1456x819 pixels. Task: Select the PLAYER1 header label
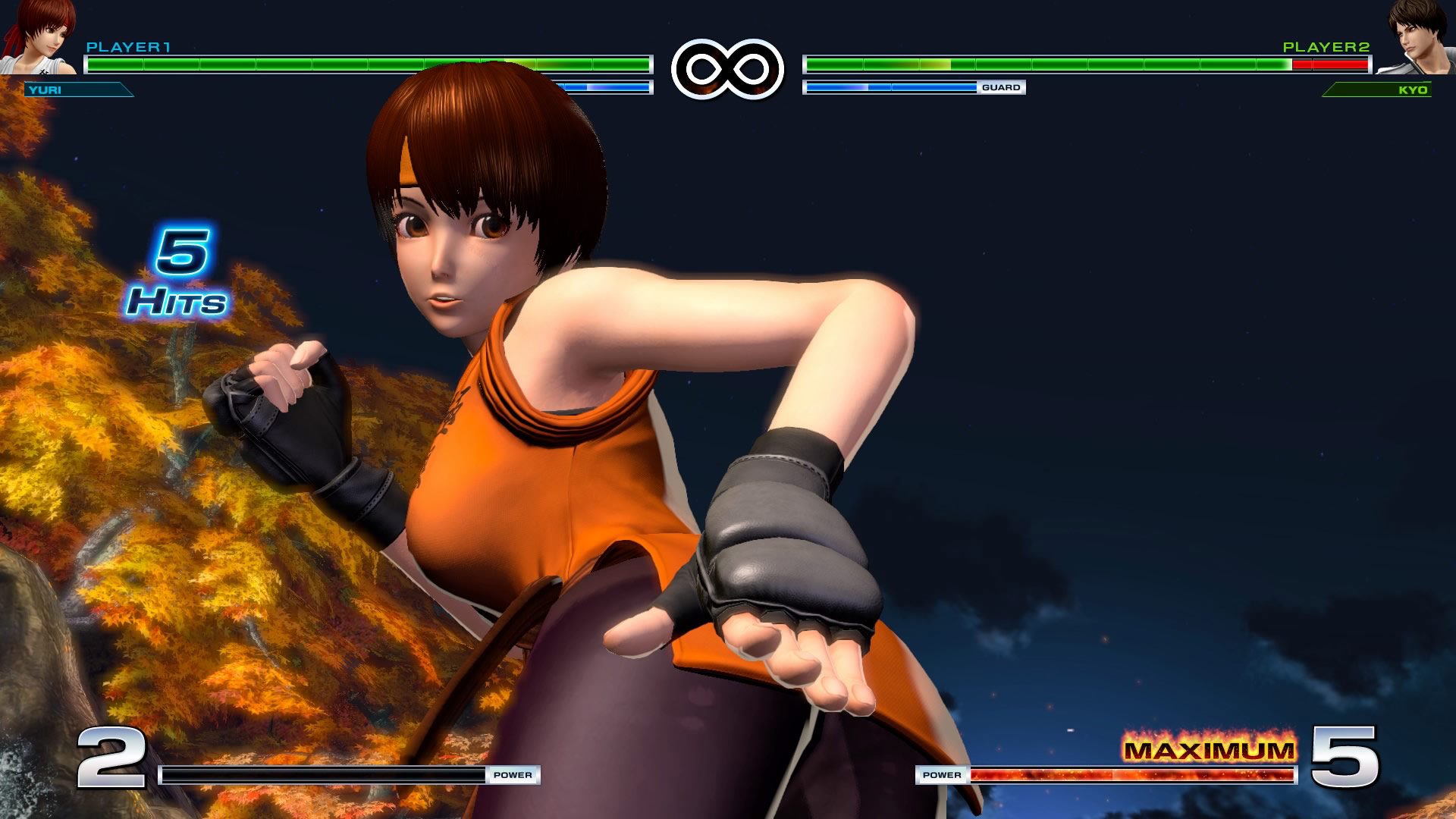point(129,47)
